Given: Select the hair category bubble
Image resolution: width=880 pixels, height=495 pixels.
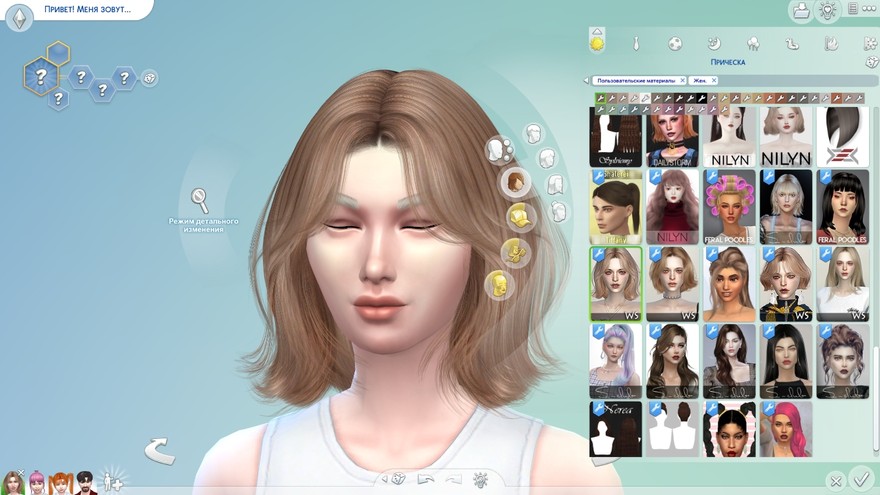Looking at the screenshot, I should [x=516, y=181].
